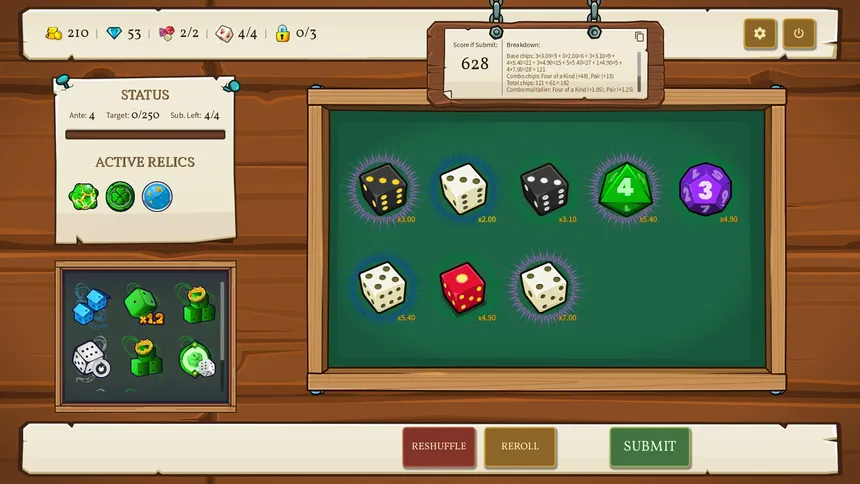This screenshot has height=484, width=860.
Task: Submit the current dice hand
Action: pyautogui.click(x=650, y=447)
